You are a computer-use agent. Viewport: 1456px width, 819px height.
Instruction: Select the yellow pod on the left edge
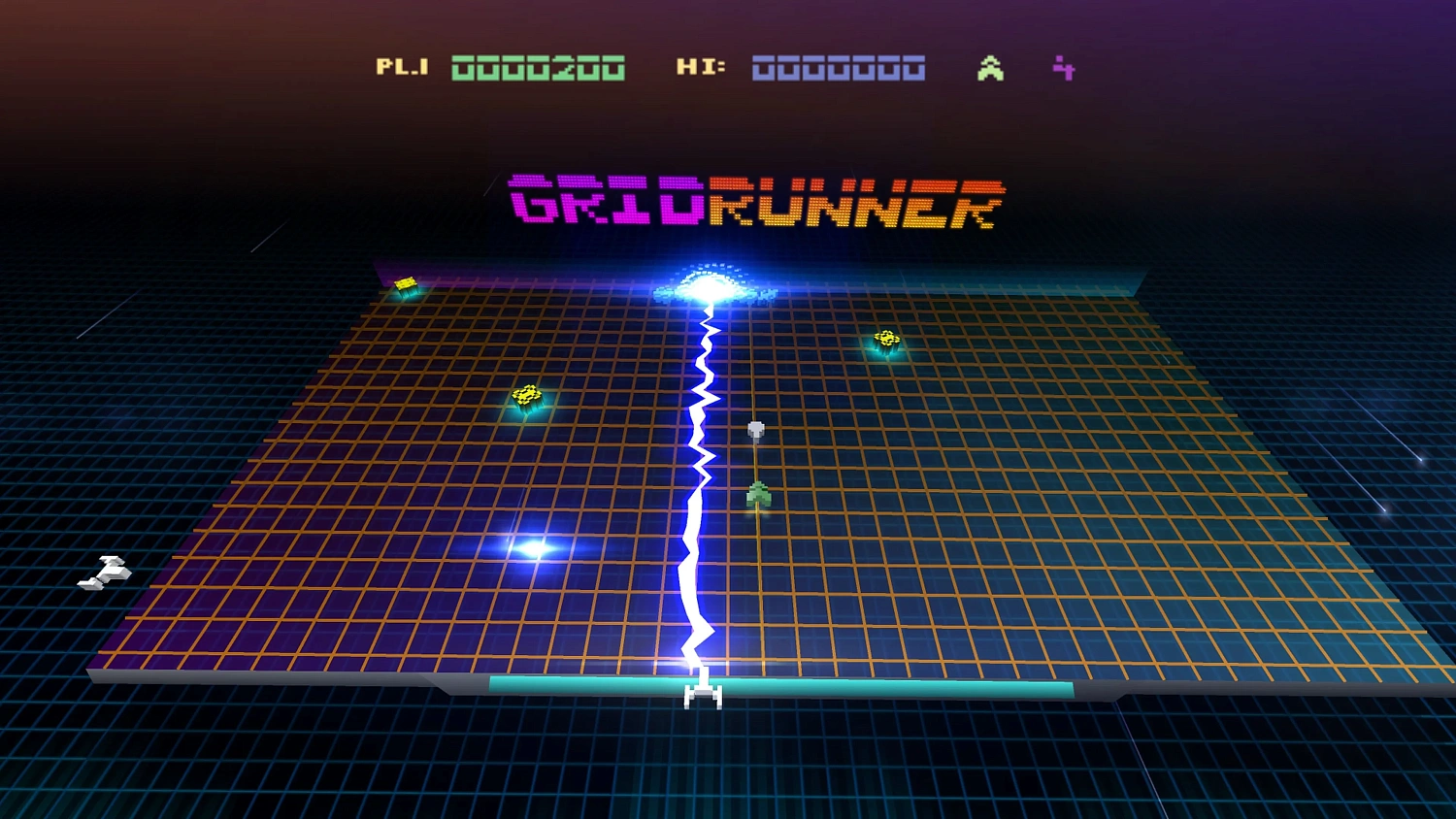[x=407, y=284]
